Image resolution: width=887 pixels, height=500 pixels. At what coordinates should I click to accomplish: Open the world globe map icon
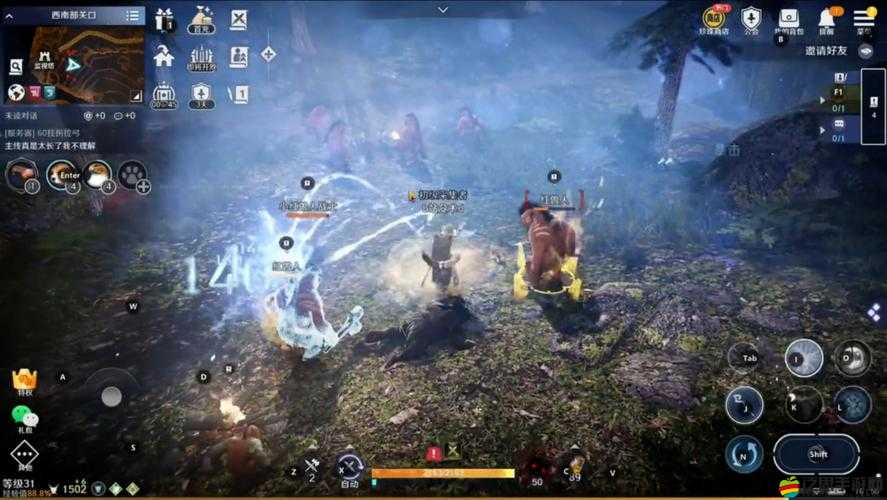(16, 92)
